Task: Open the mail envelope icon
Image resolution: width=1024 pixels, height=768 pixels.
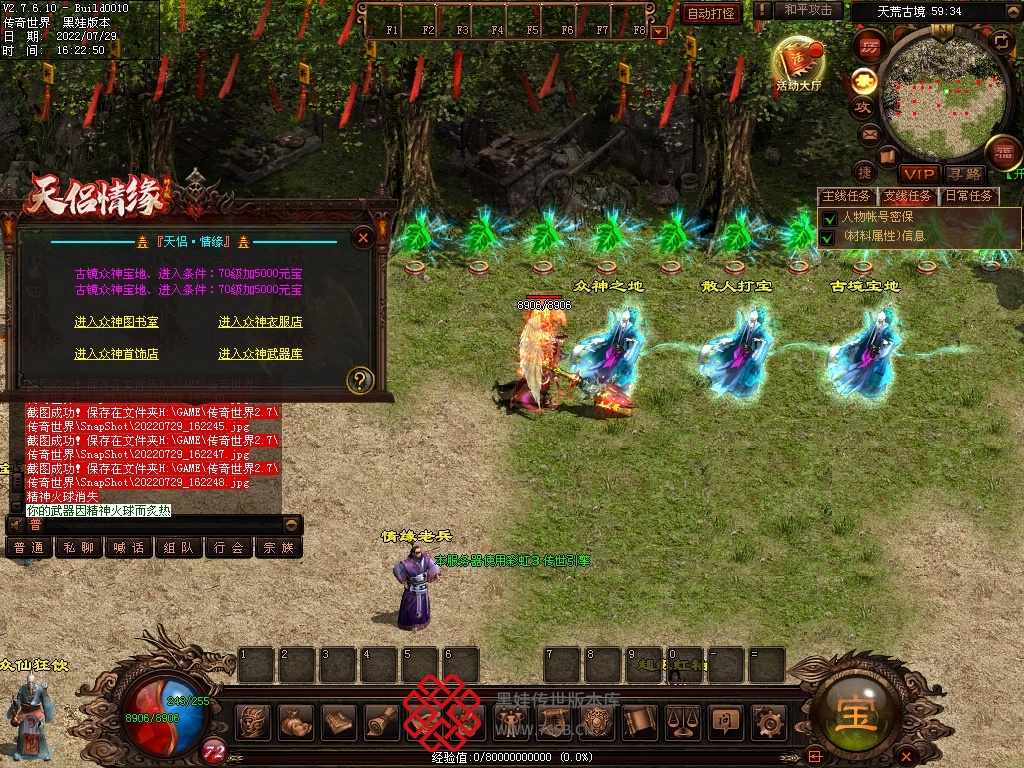Action: (x=868, y=133)
